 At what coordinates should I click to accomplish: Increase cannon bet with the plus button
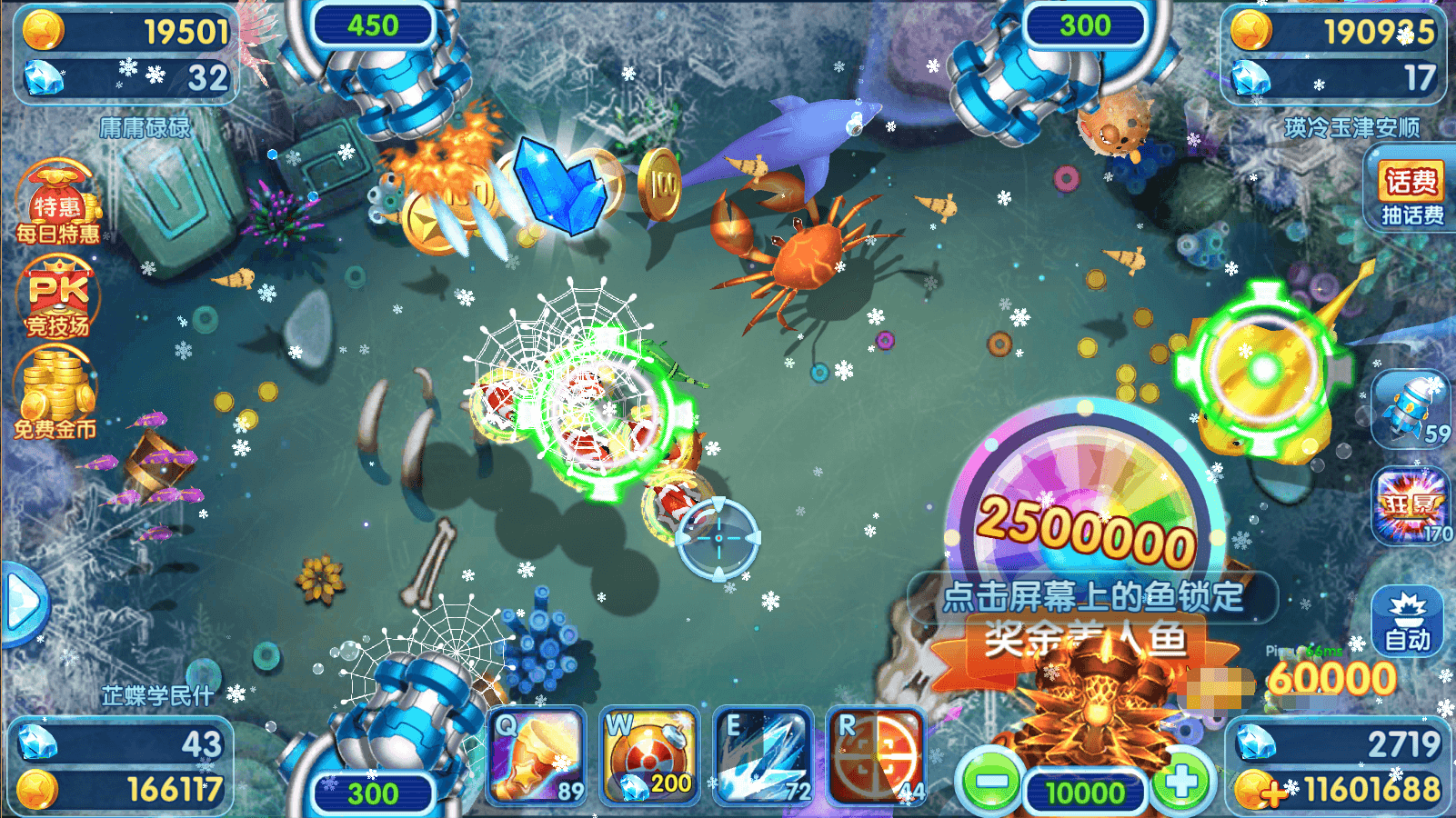(x=1181, y=781)
